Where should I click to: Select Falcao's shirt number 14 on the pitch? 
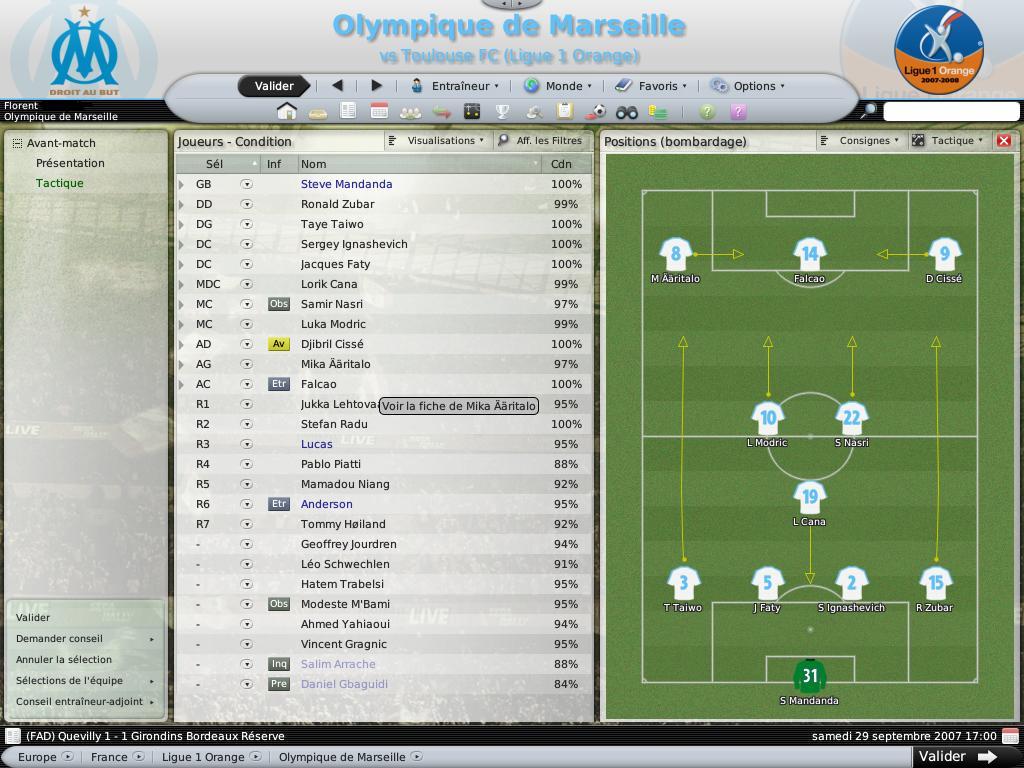click(x=809, y=254)
